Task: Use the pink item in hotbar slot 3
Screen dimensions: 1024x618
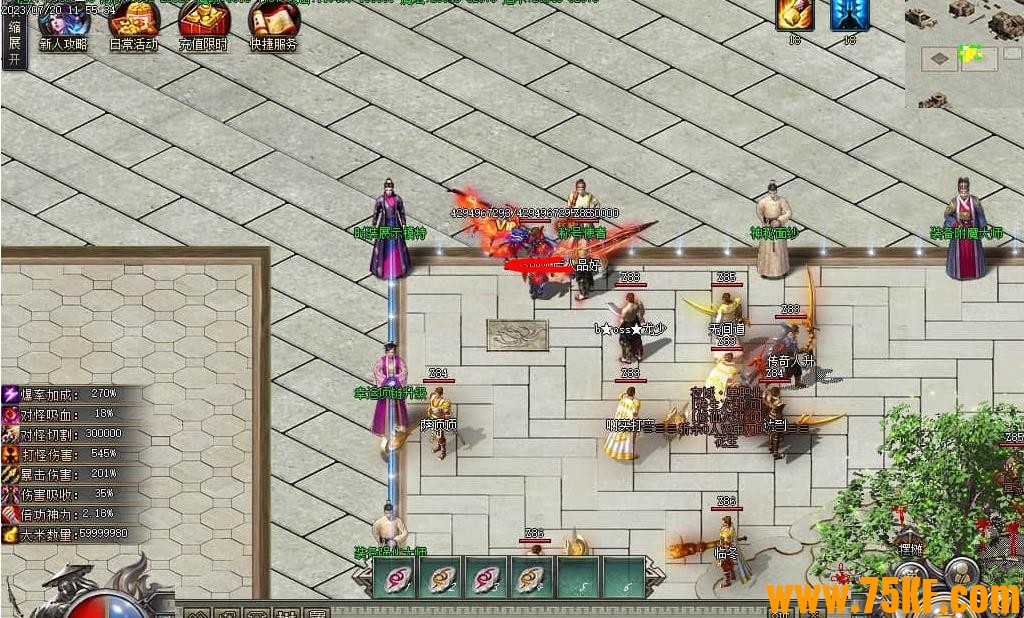Action: 485,578
